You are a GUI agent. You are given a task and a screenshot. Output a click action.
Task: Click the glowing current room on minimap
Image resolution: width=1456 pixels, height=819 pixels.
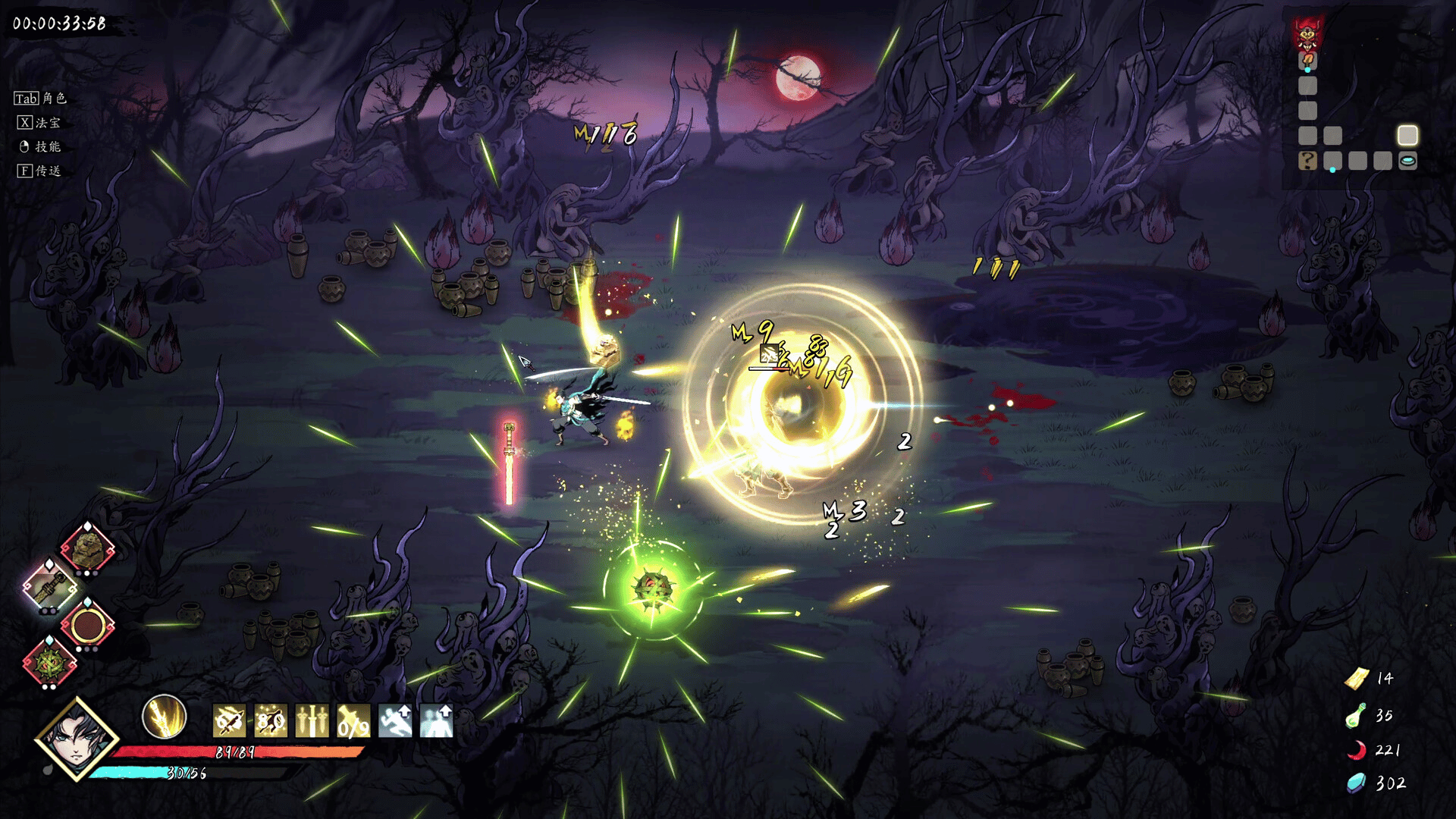[x=1407, y=136]
